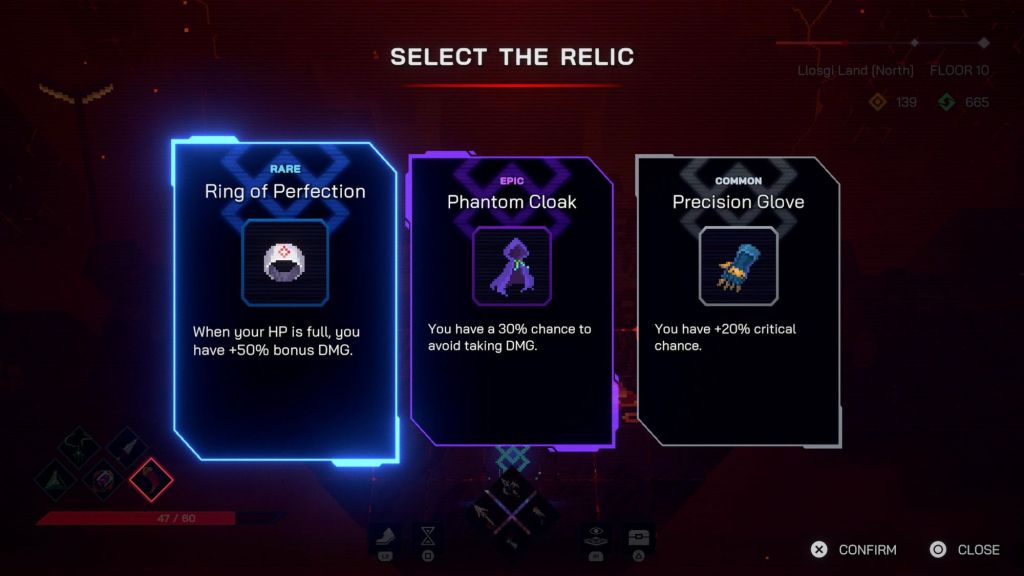Select the Ring of Perfection relic card
Image resolution: width=1024 pixels, height=576 pixels.
[x=285, y=300]
